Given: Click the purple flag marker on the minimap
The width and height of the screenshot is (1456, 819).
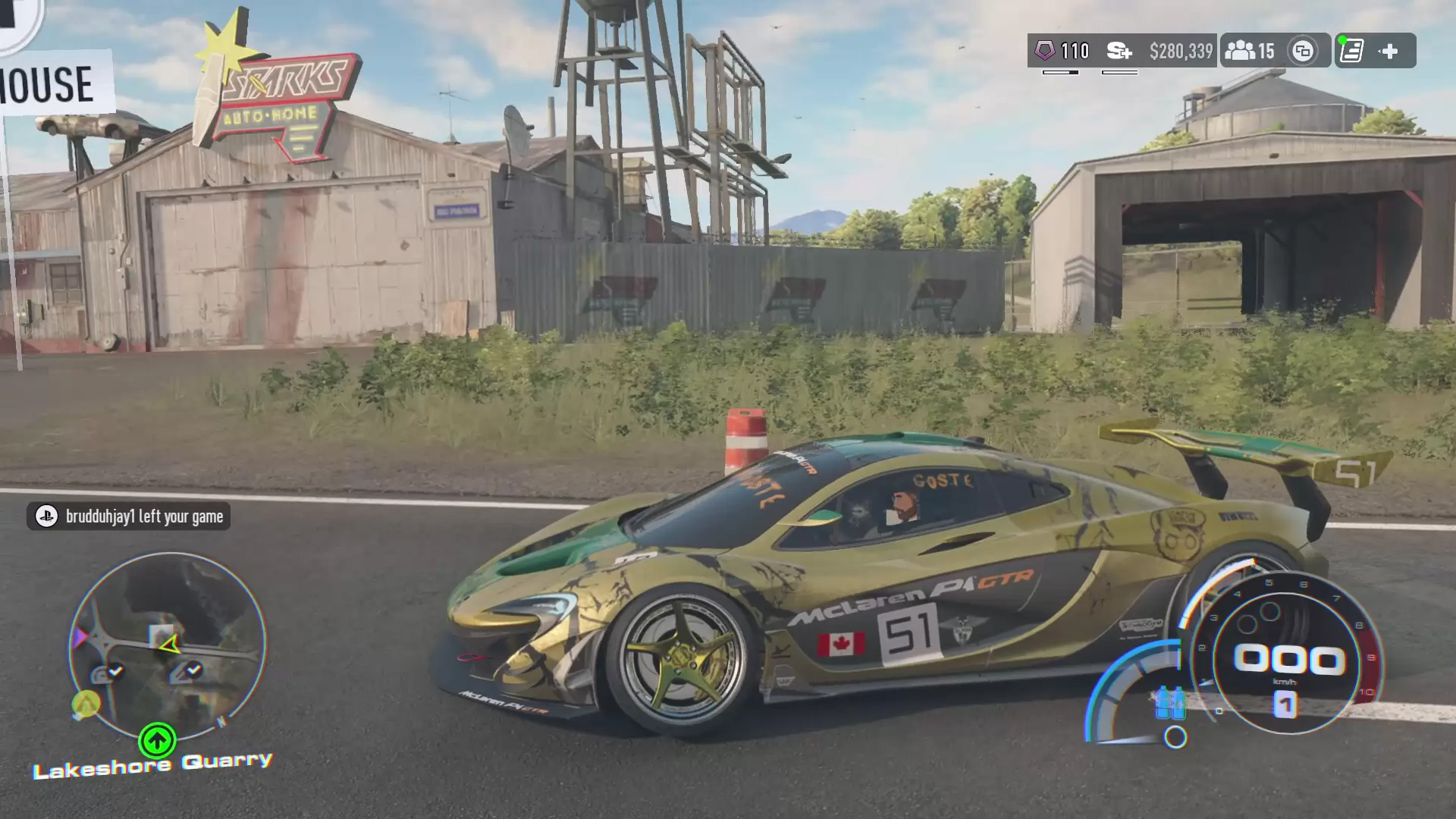Looking at the screenshot, I should tap(80, 638).
